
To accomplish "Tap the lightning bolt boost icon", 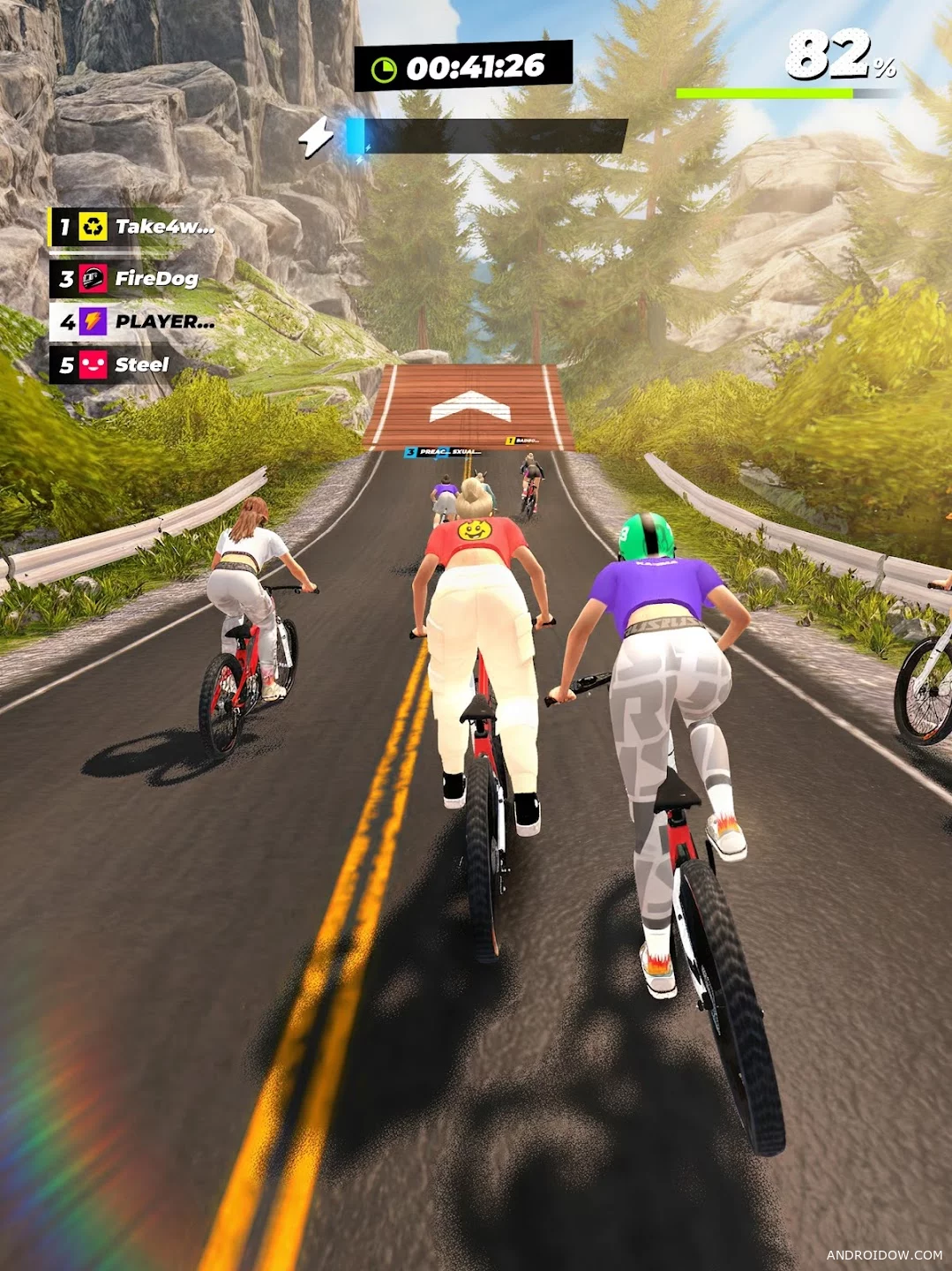I will [315, 137].
